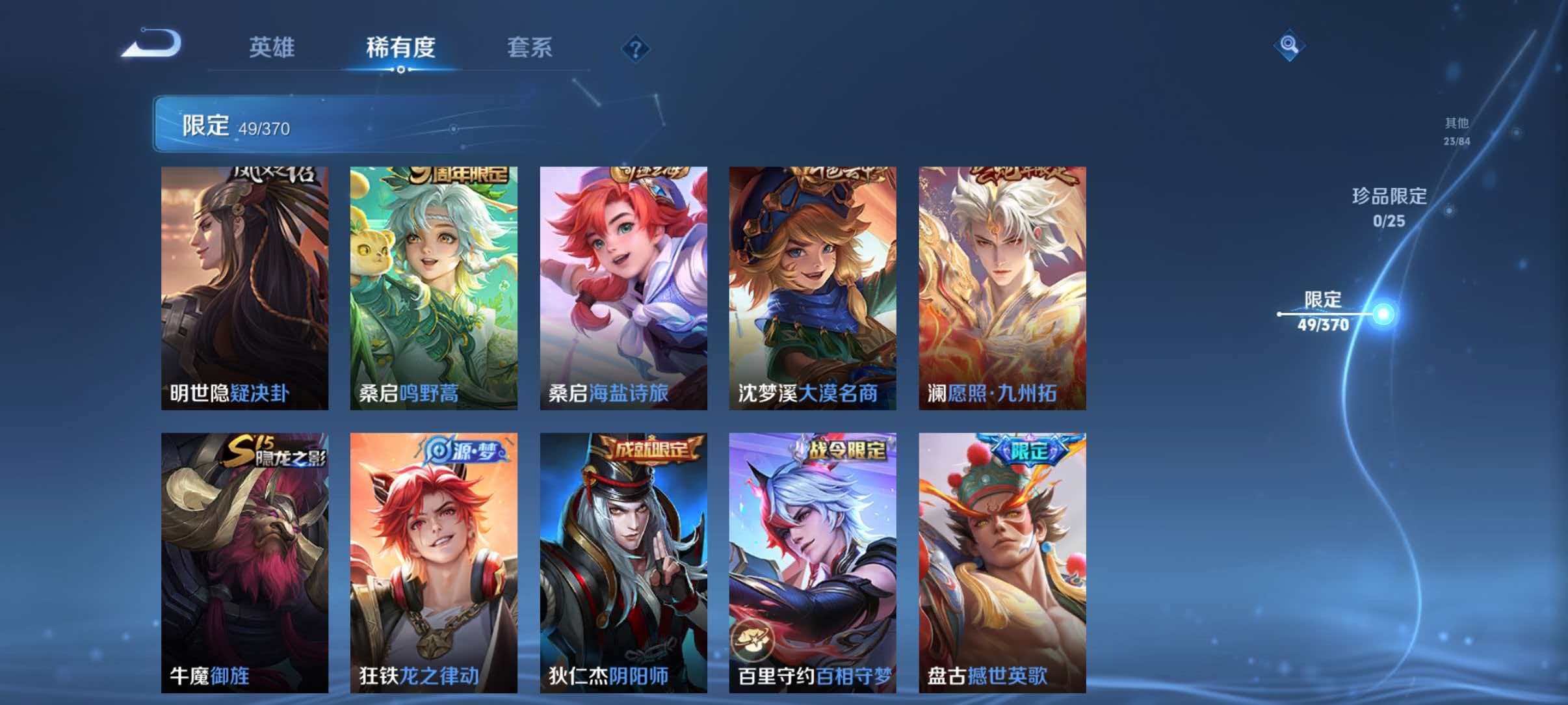Screen dimensions: 1568x705
Task: Switch to the 套系 tab
Action: point(530,48)
